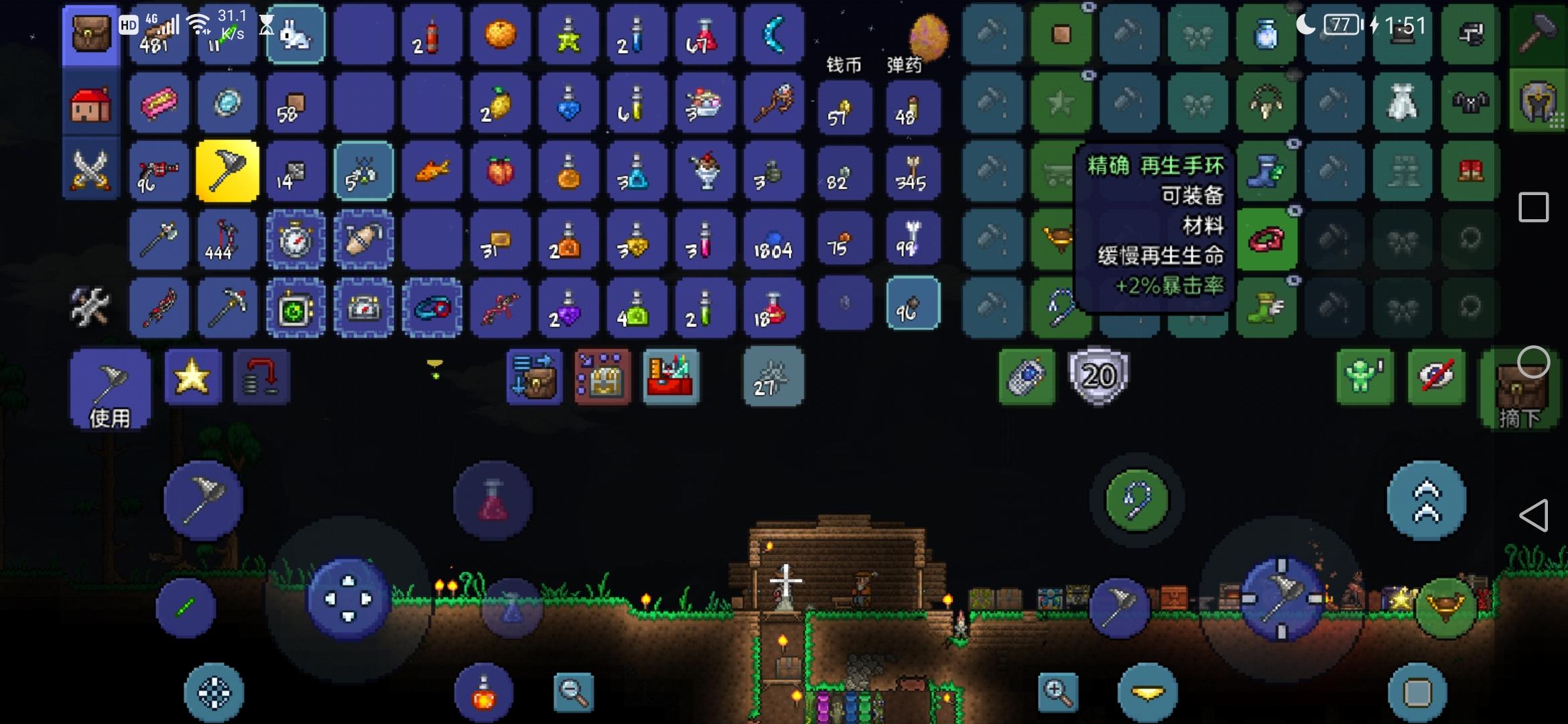Select the equipped Band of Regeneration accessory
The image size is (1568, 724).
pos(1266,238)
